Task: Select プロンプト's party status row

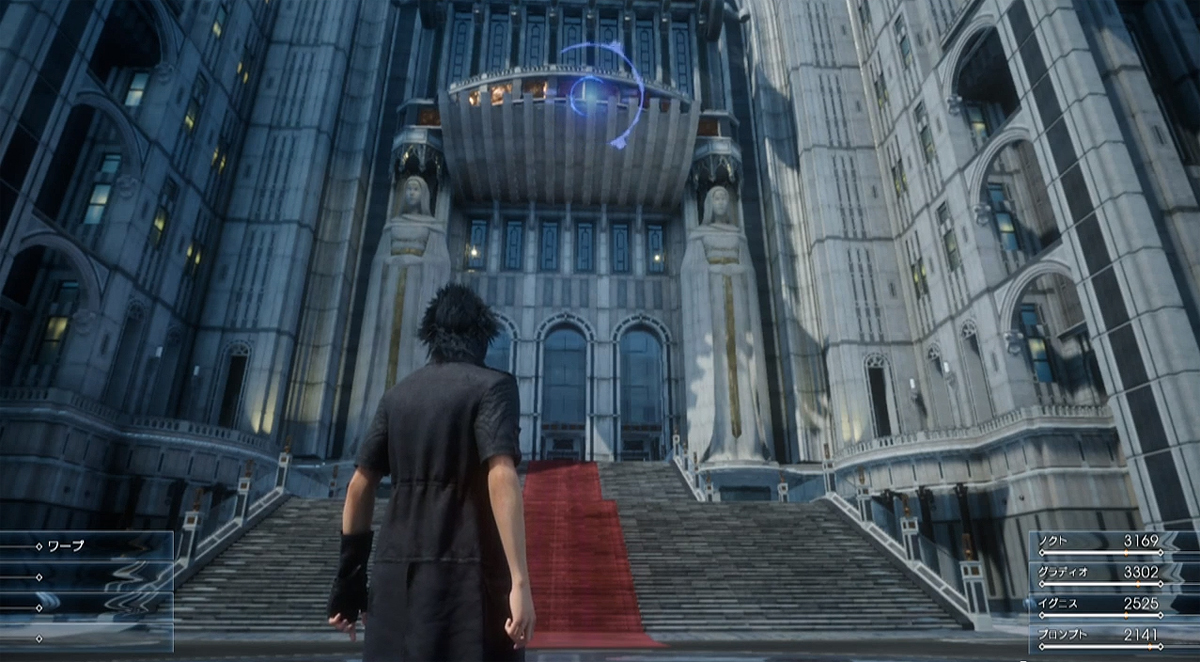Action: pyautogui.click(x=1112, y=636)
